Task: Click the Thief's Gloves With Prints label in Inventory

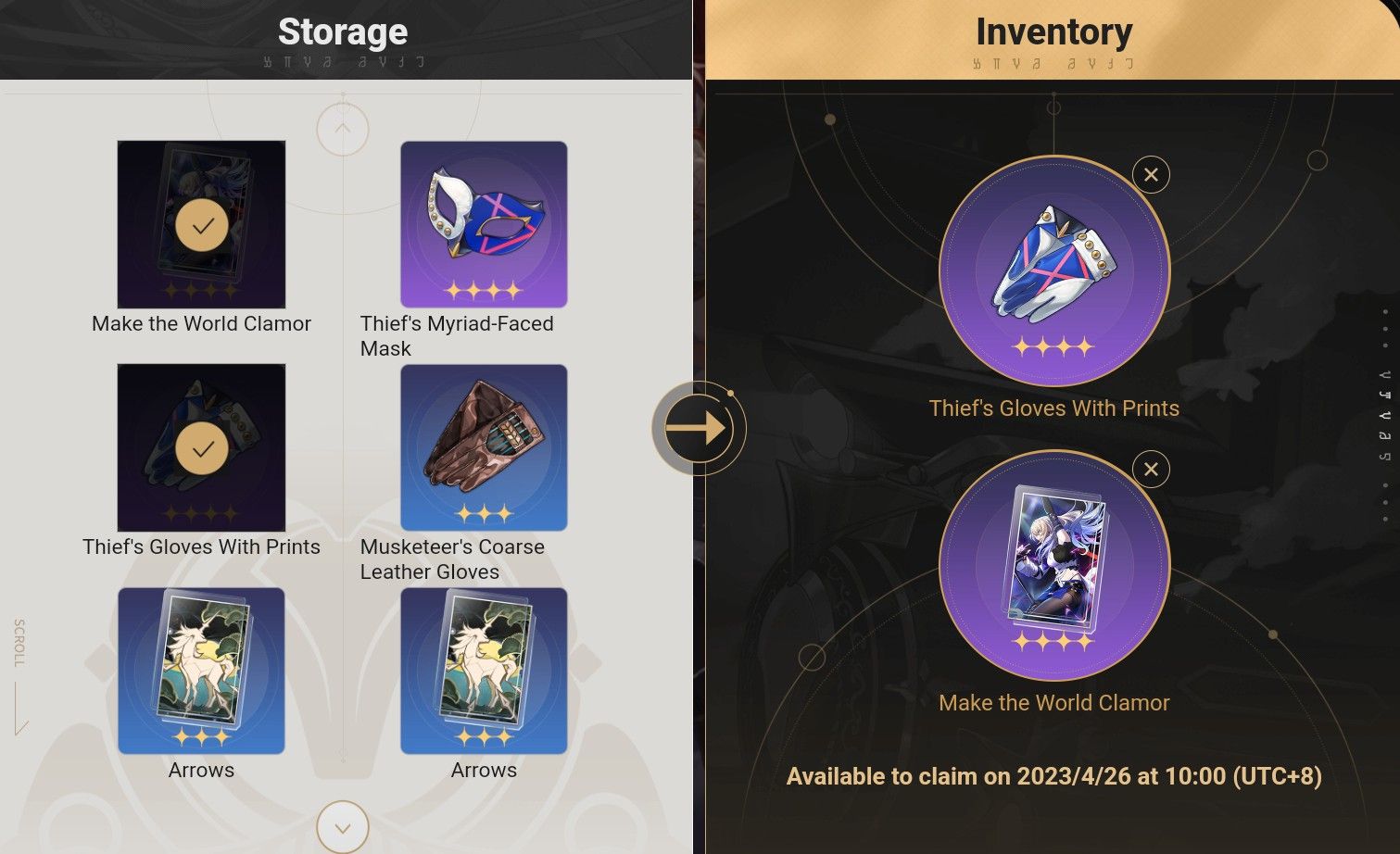Action: click(1053, 408)
